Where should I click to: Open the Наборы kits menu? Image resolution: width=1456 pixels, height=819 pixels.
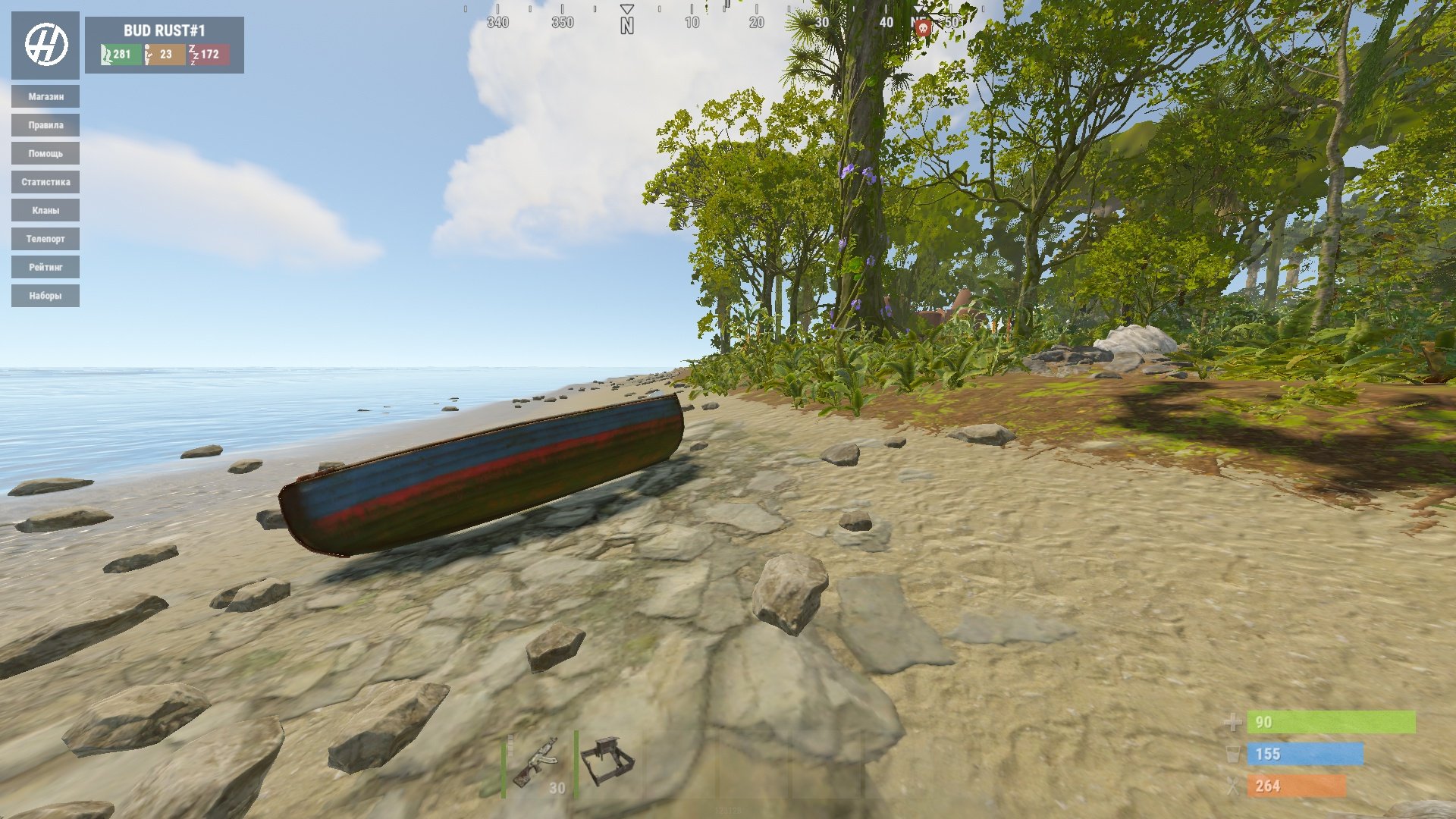(45, 296)
